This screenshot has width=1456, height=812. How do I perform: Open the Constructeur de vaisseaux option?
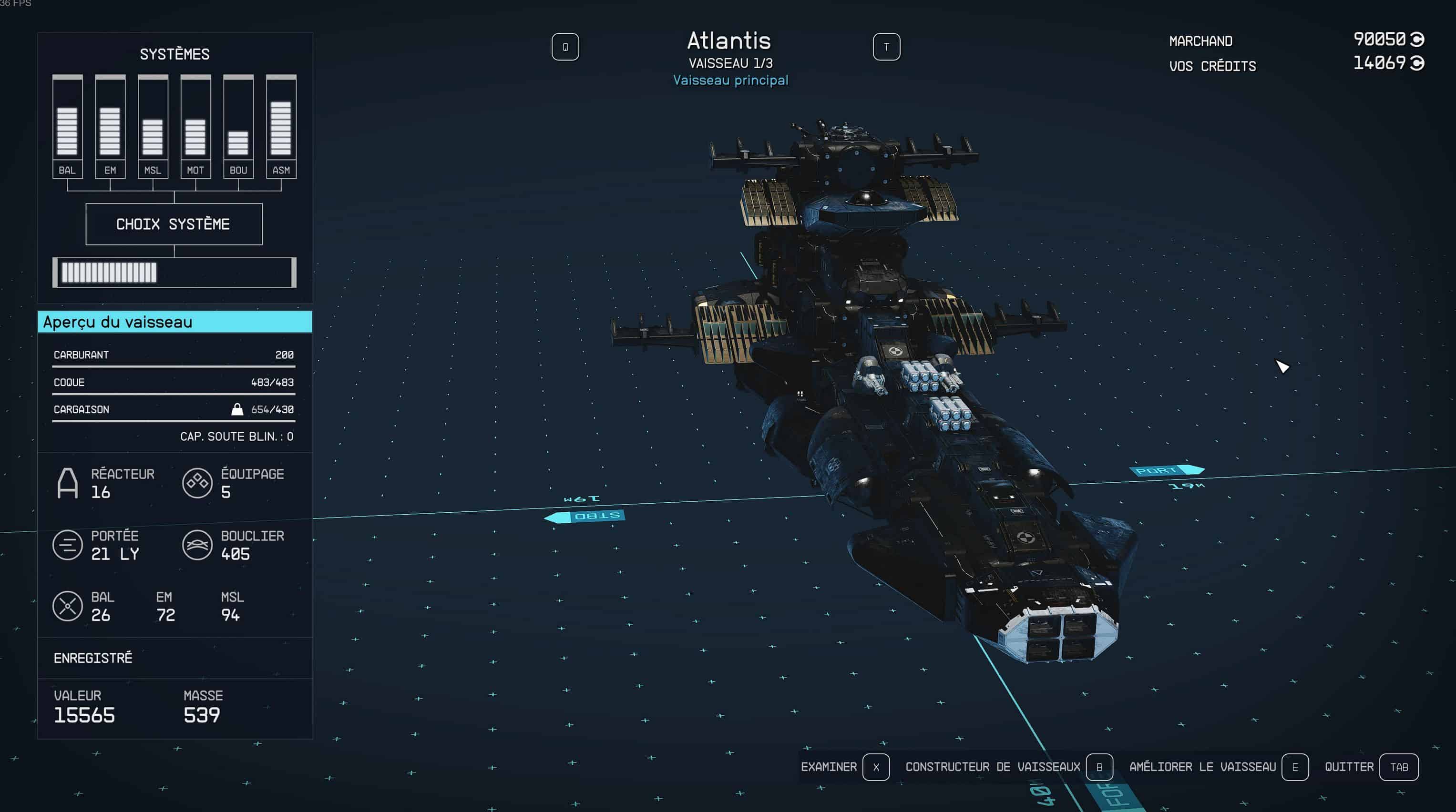point(1008,767)
